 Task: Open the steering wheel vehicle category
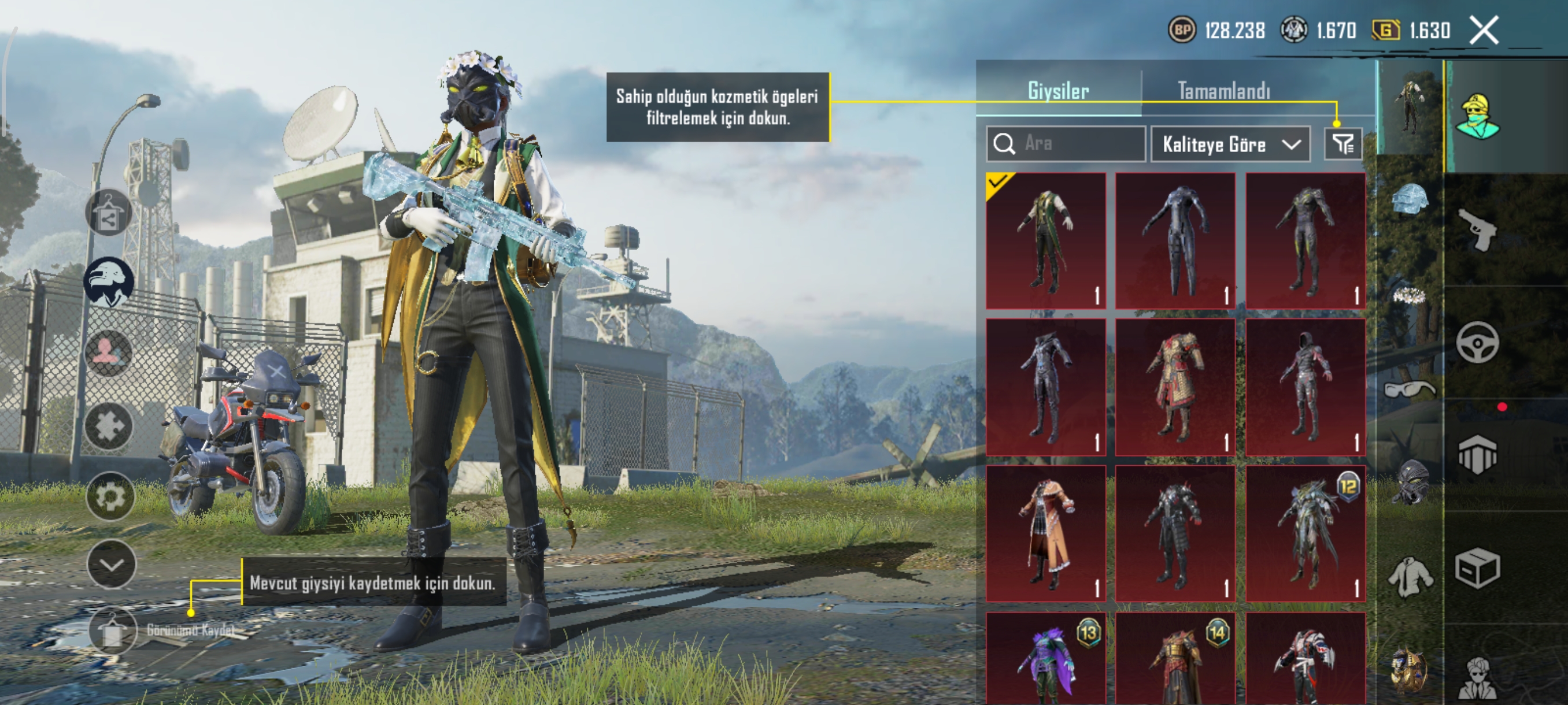(1477, 343)
